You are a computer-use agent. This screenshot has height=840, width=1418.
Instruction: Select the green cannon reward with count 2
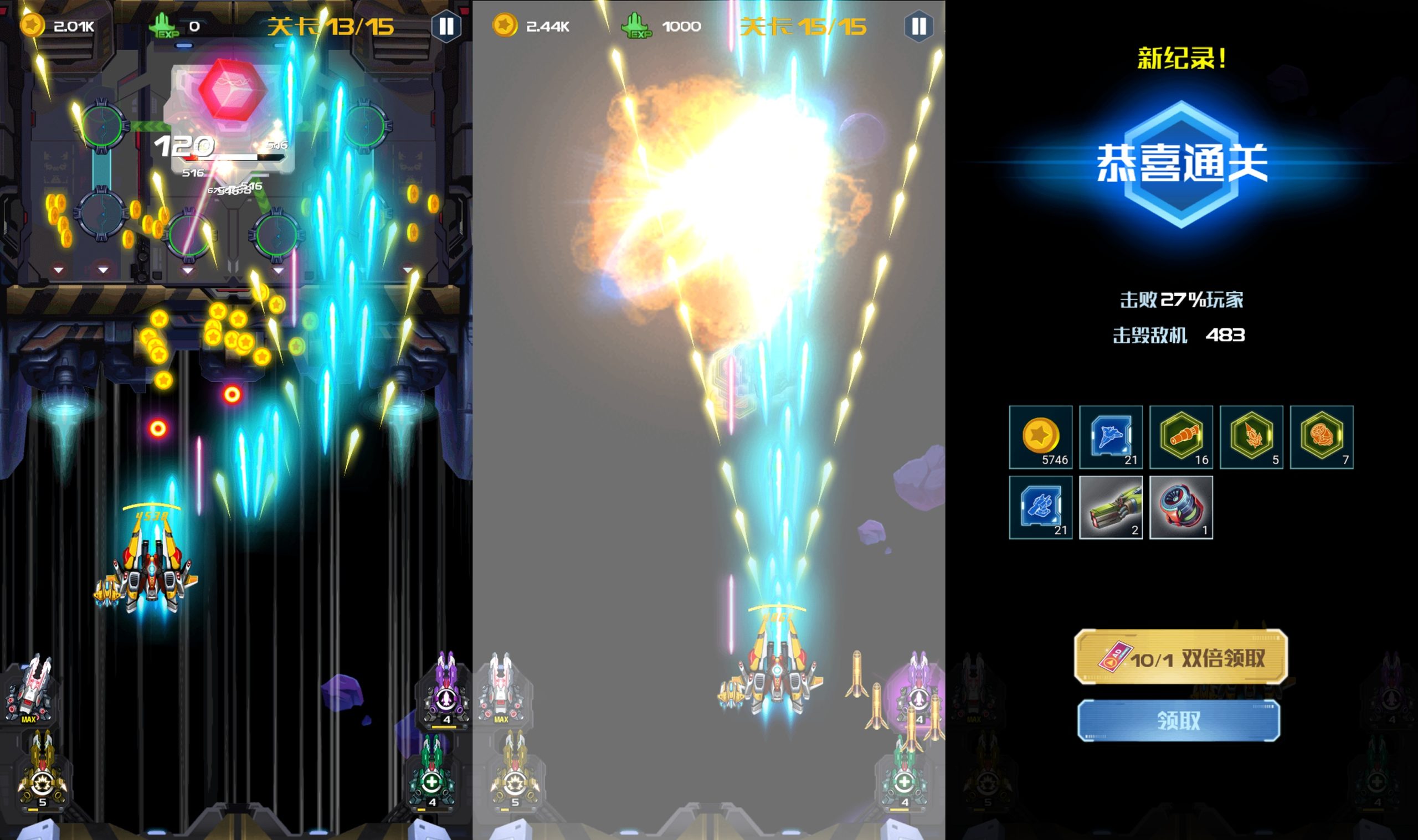(1111, 507)
